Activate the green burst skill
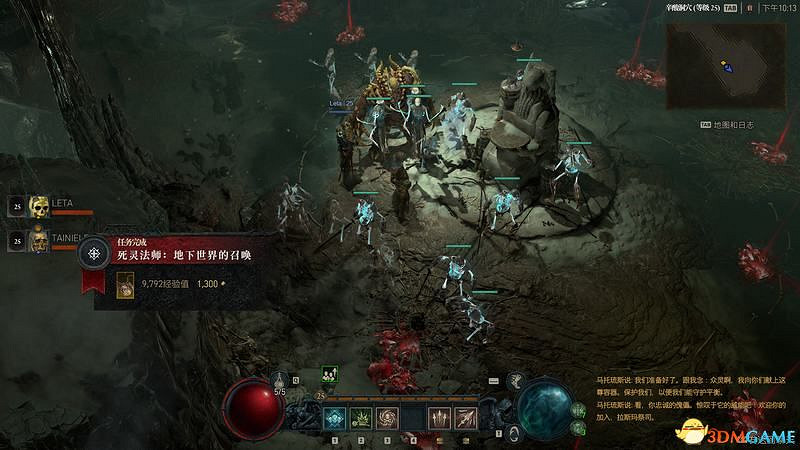The width and height of the screenshot is (800, 450). click(361, 418)
